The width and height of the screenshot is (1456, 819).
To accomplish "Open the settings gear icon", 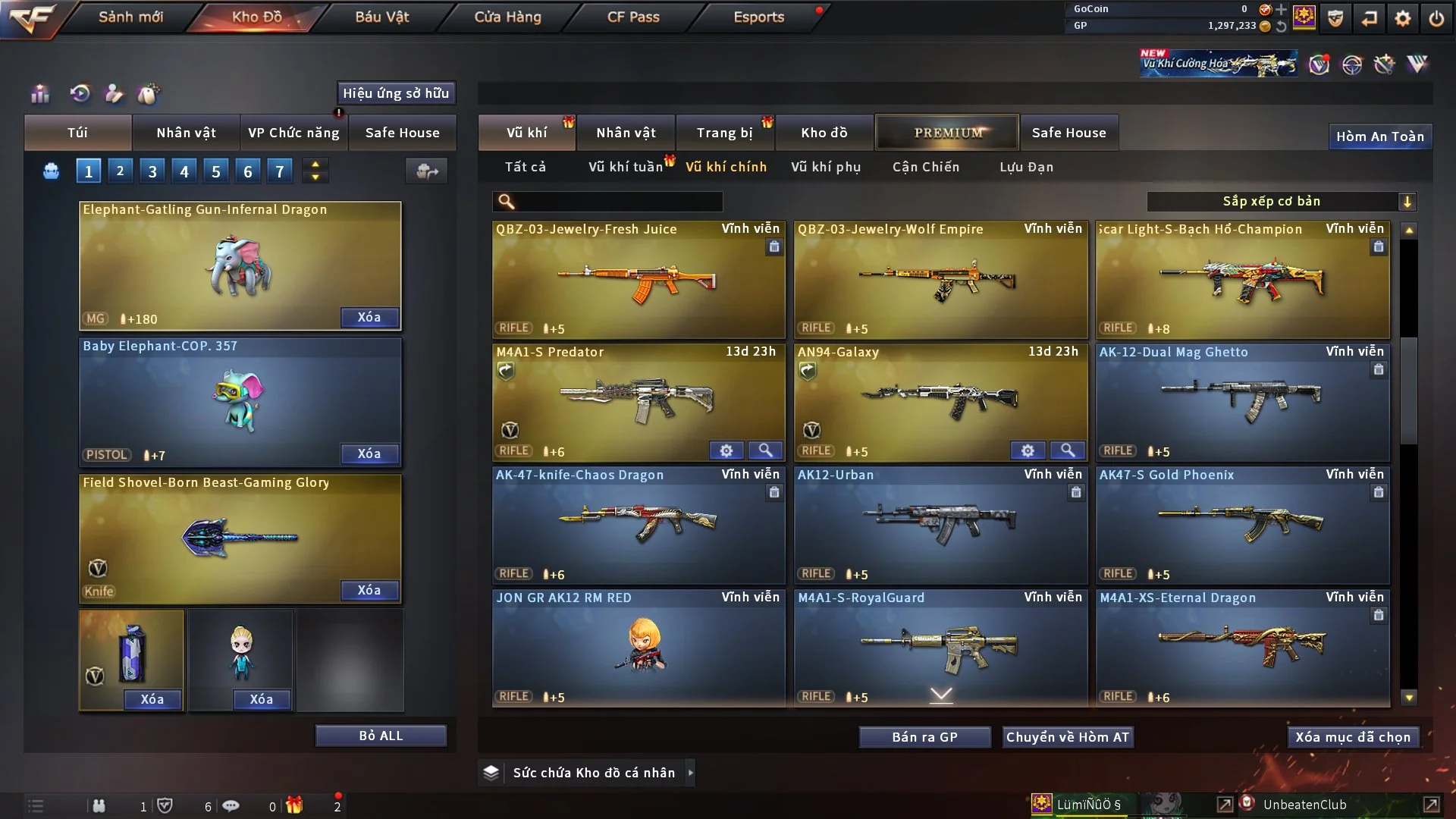I will (1403, 18).
